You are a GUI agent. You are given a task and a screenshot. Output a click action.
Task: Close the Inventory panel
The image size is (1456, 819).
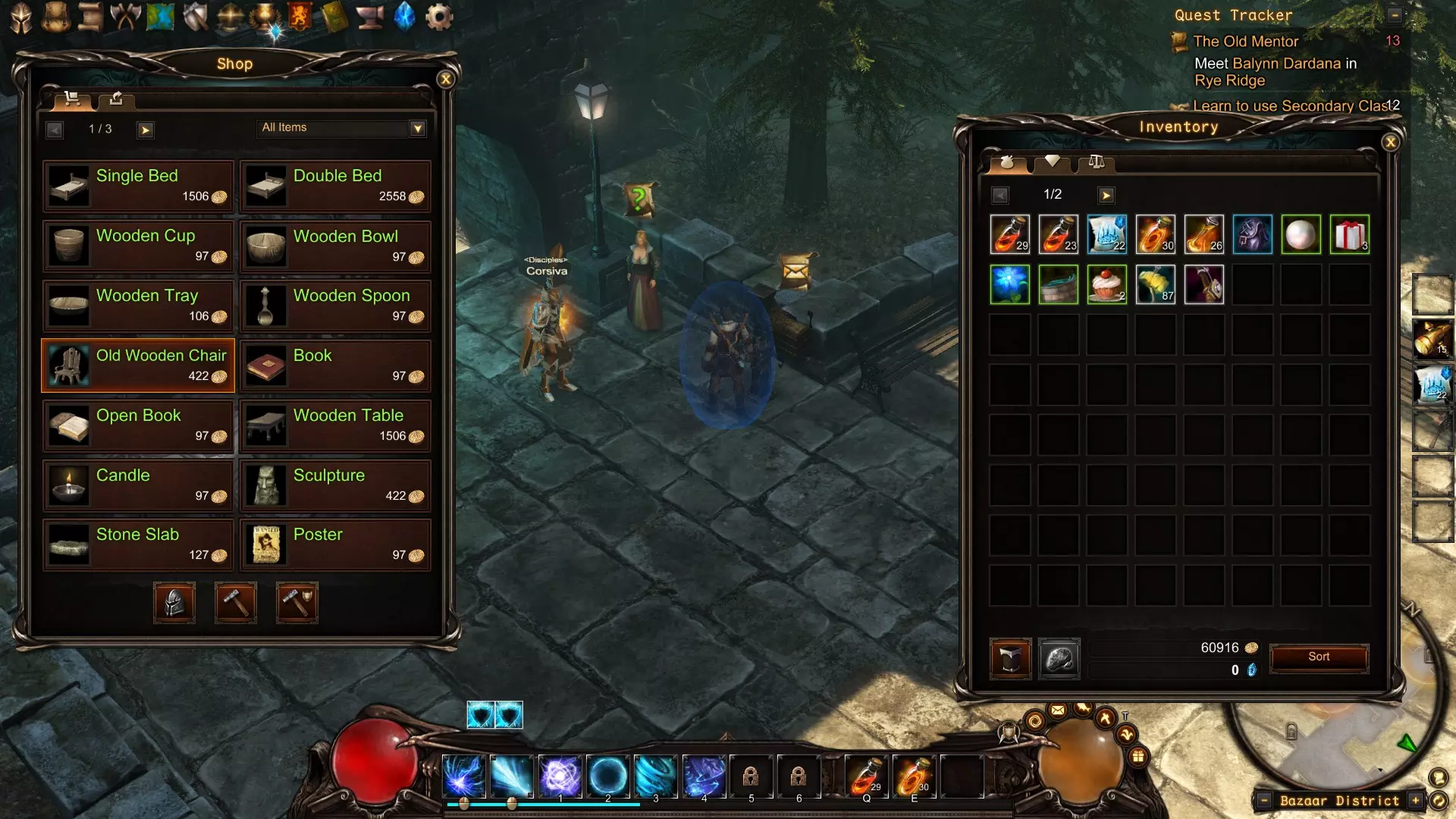[1390, 142]
